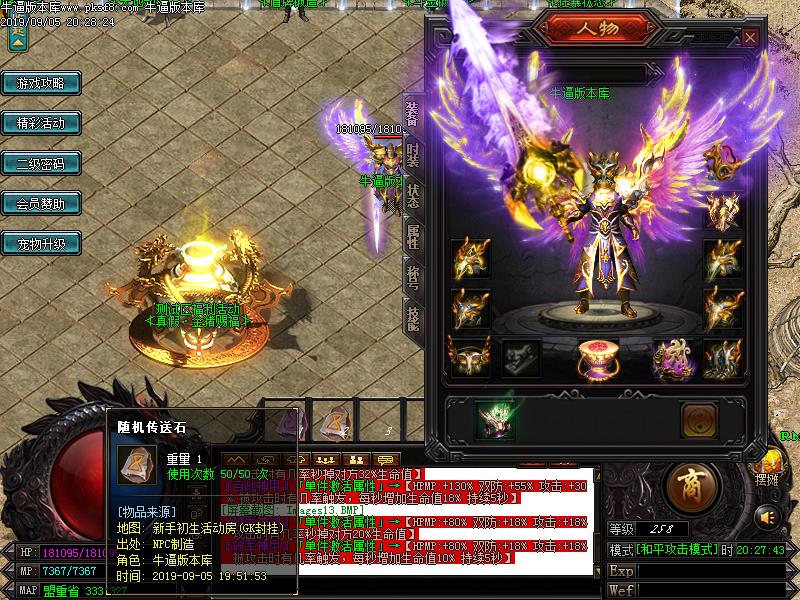Viewport: 800px width, 600px height.
Task: Toggle the sound speaker button
Action: click(x=767, y=517)
